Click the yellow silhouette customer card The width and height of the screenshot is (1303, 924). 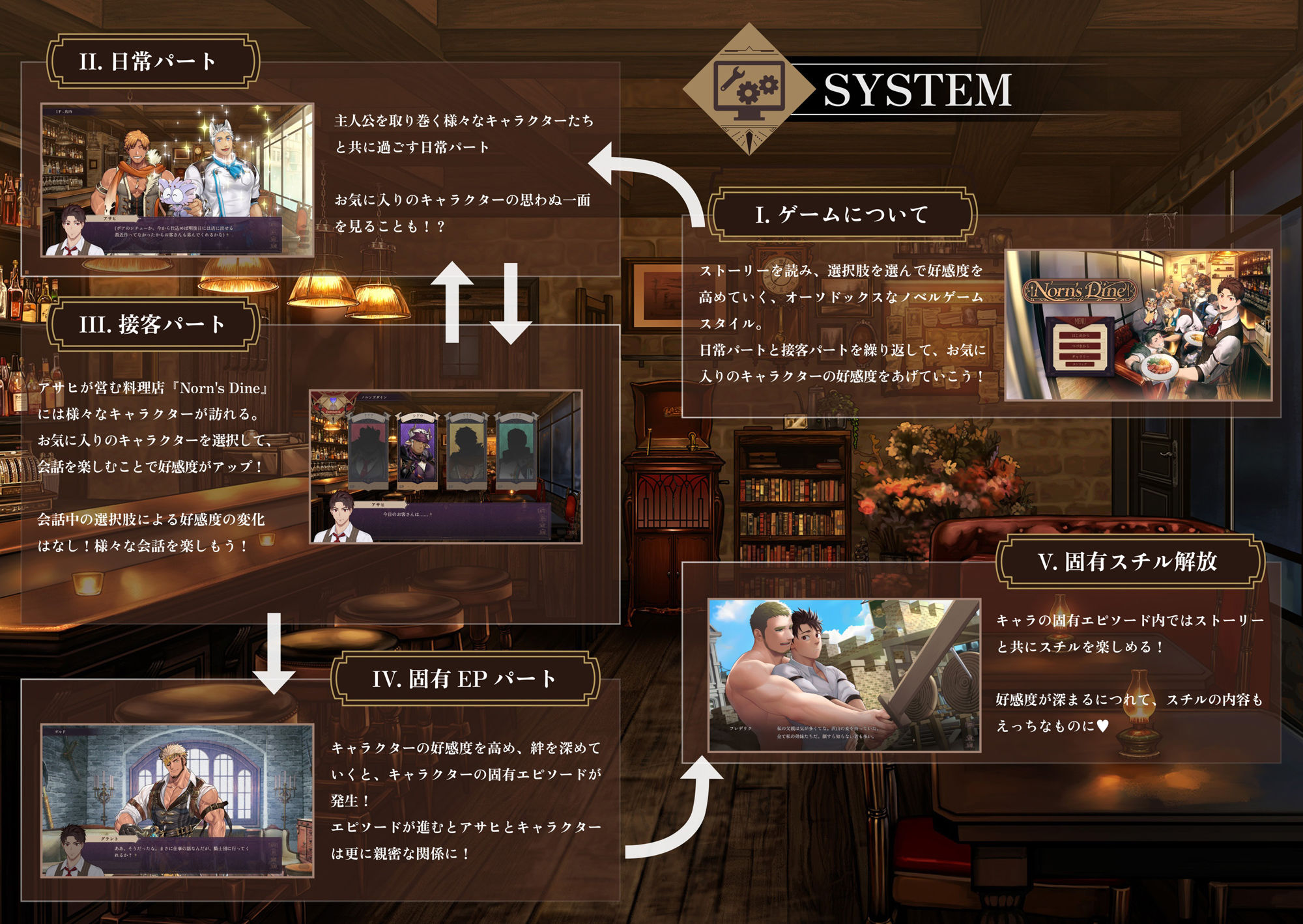[466, 449]
